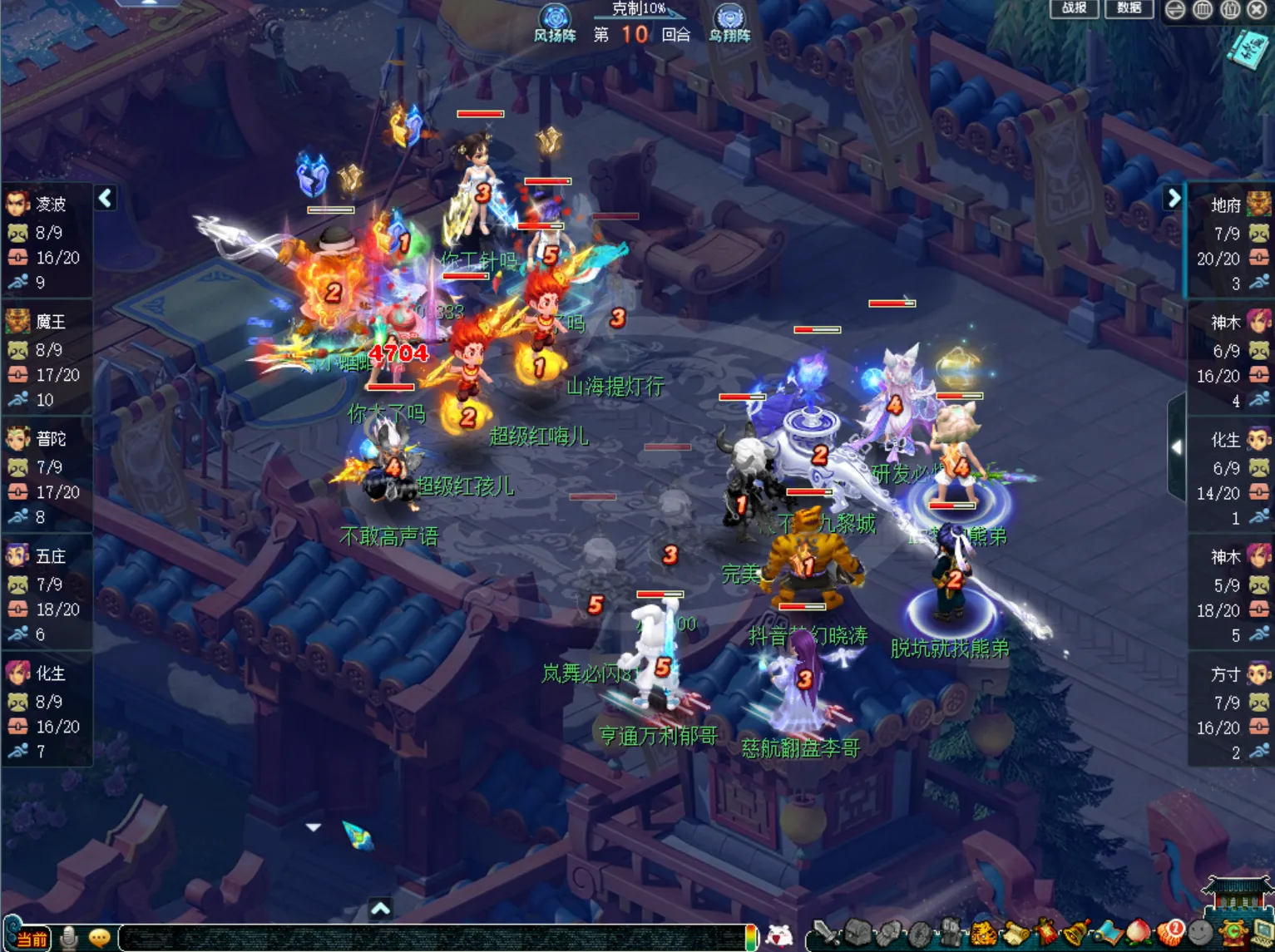
Task: Open the 战报 battle report
Action: (1074, 8)
